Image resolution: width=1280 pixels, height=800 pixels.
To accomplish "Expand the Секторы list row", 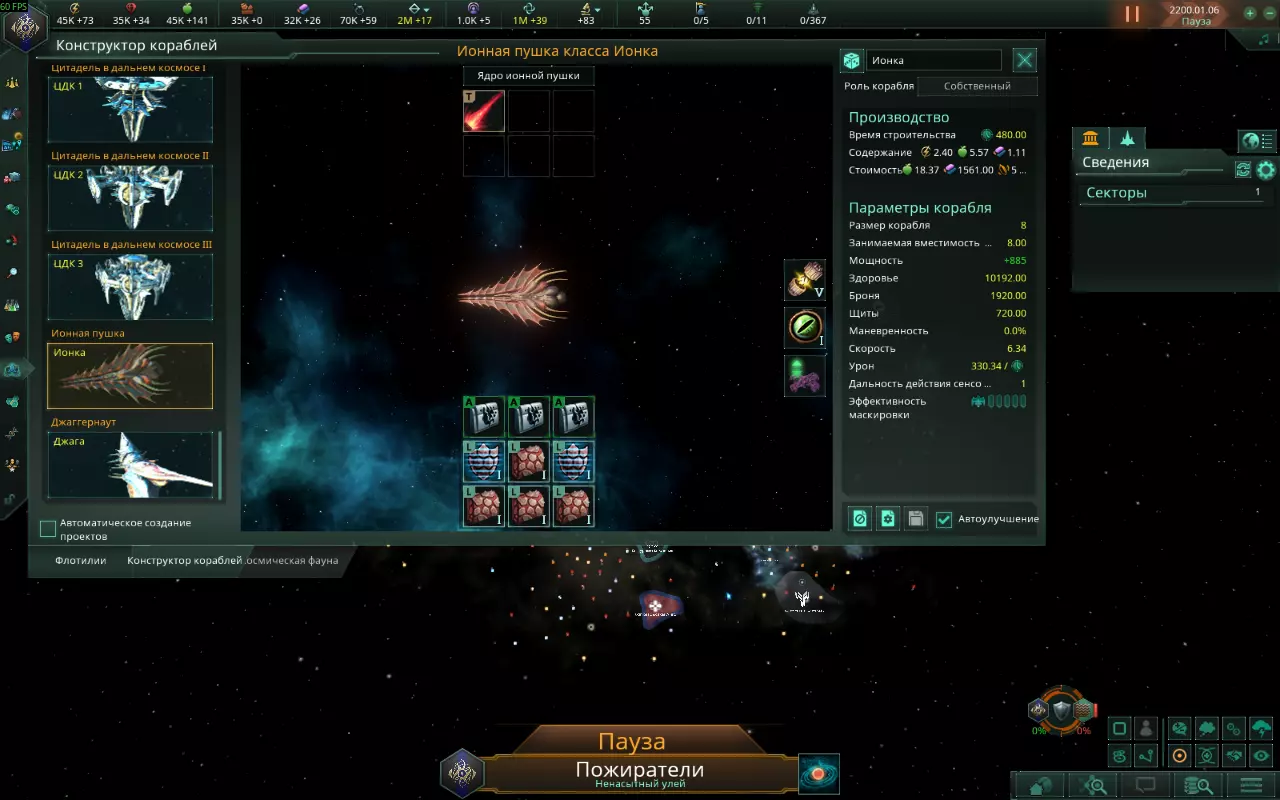I will point(1172,193).
